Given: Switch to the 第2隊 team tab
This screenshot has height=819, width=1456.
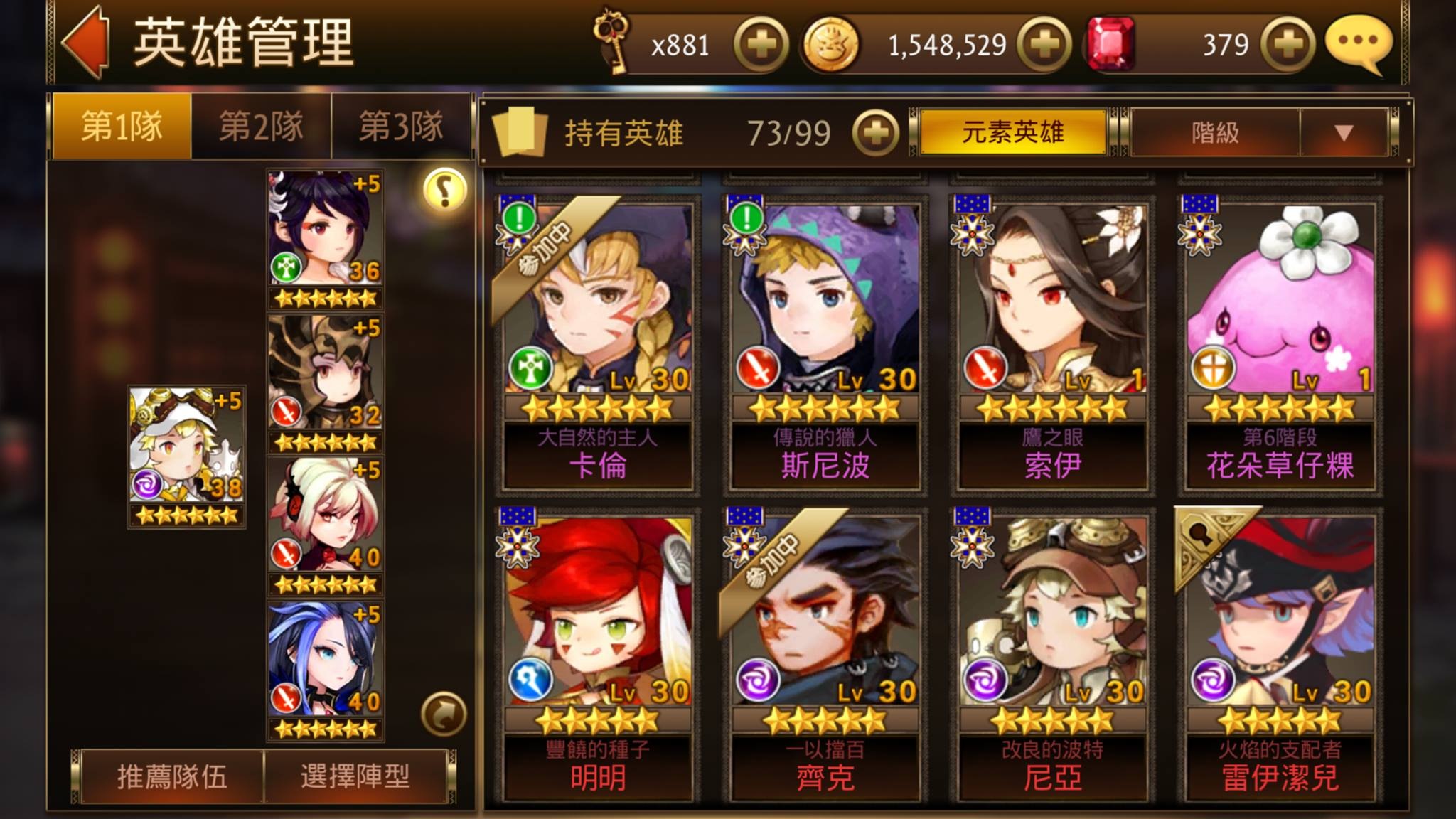Looking at the screenshot, I should (261, 127).
